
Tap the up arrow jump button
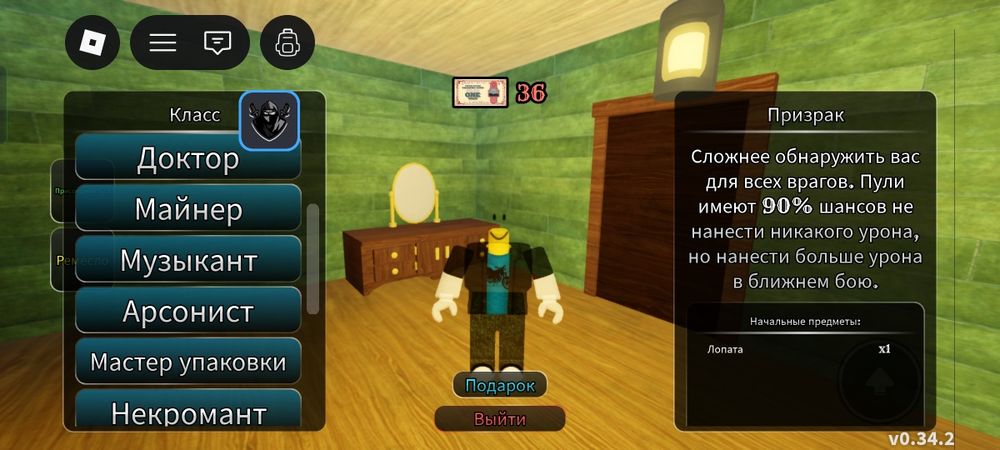point(877,383)
